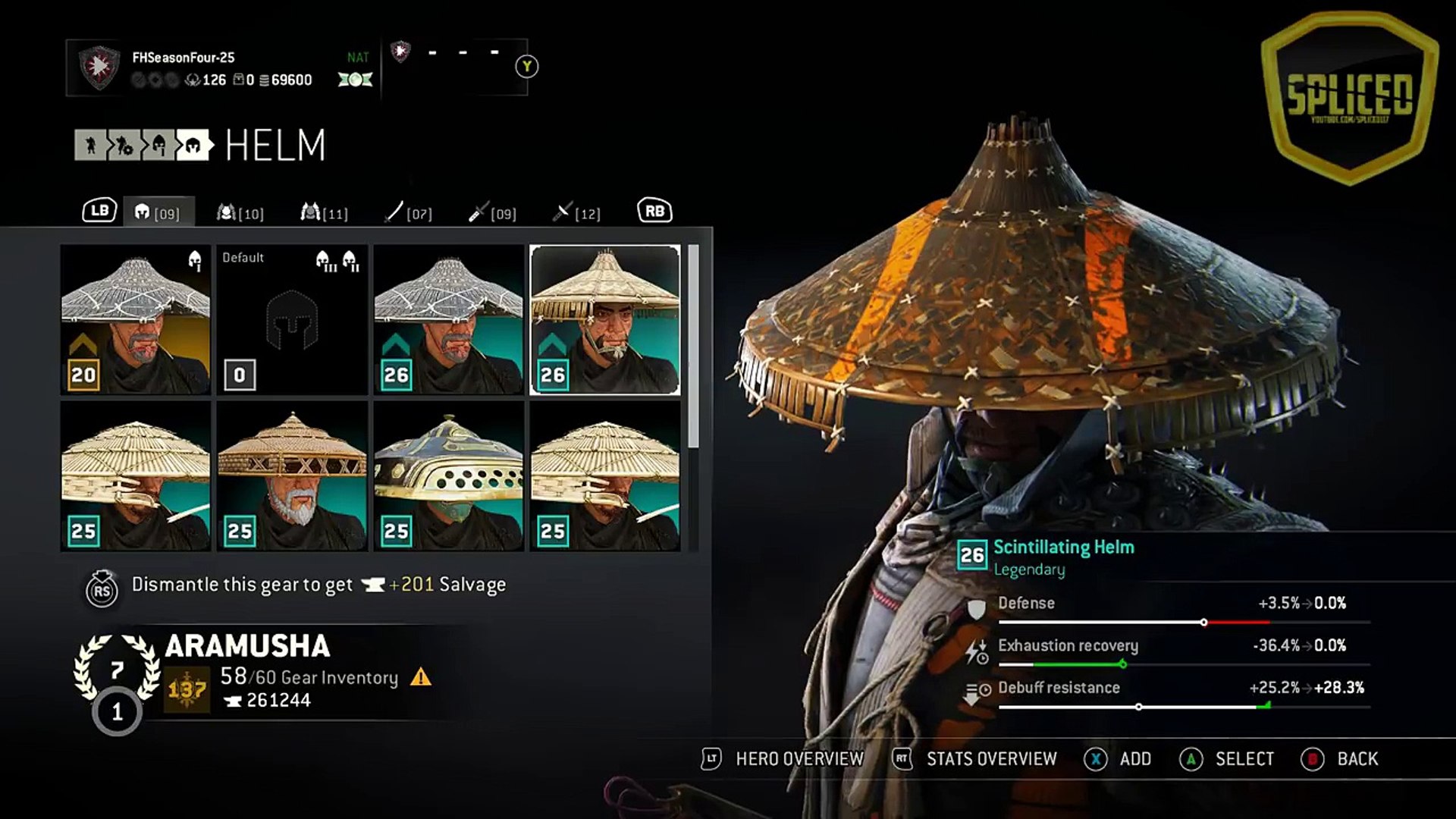The image size is (1456, 819).
Task: Click the Select option
Action: 1228,759
